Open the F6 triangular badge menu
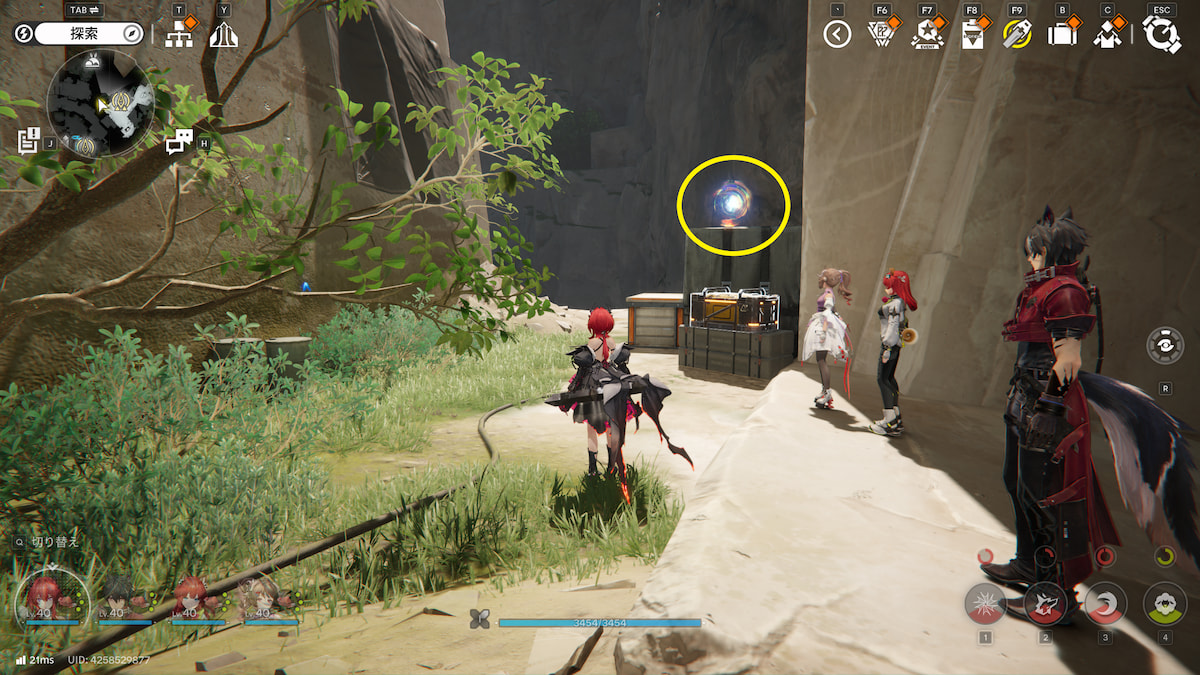Viewport: 1200px width, 675px height. tap(880, 35)
